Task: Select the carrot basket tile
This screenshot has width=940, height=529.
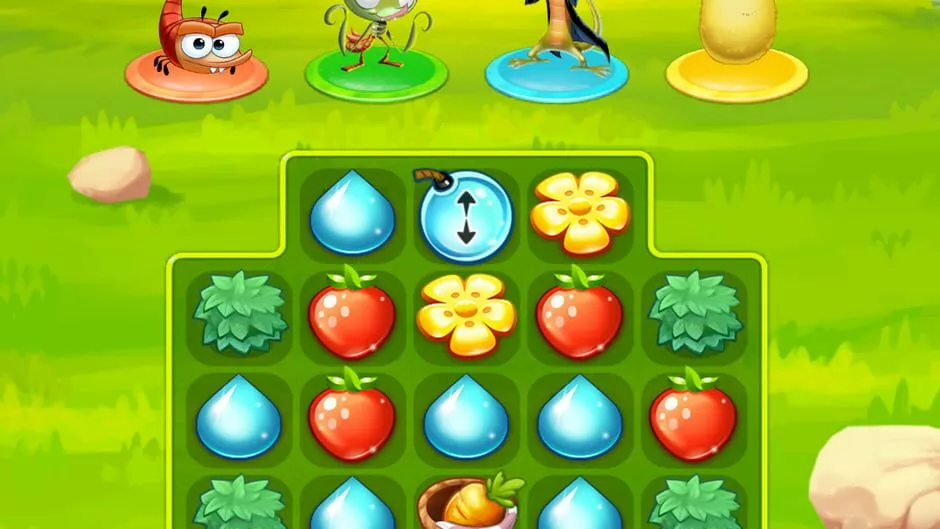Action: click(x=468, y=503)
